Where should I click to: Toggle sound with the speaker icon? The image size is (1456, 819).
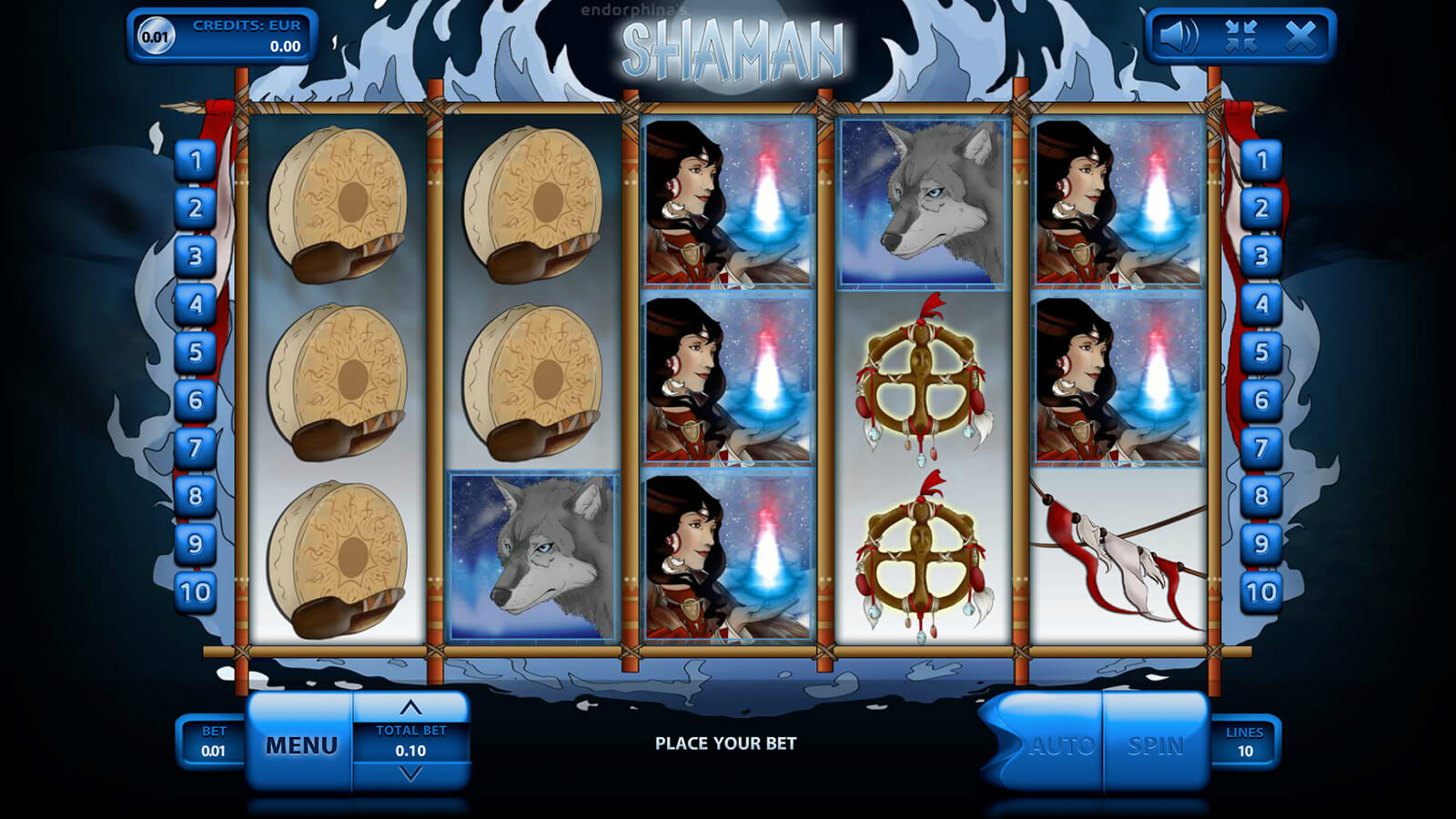(x=1178, y=36)
